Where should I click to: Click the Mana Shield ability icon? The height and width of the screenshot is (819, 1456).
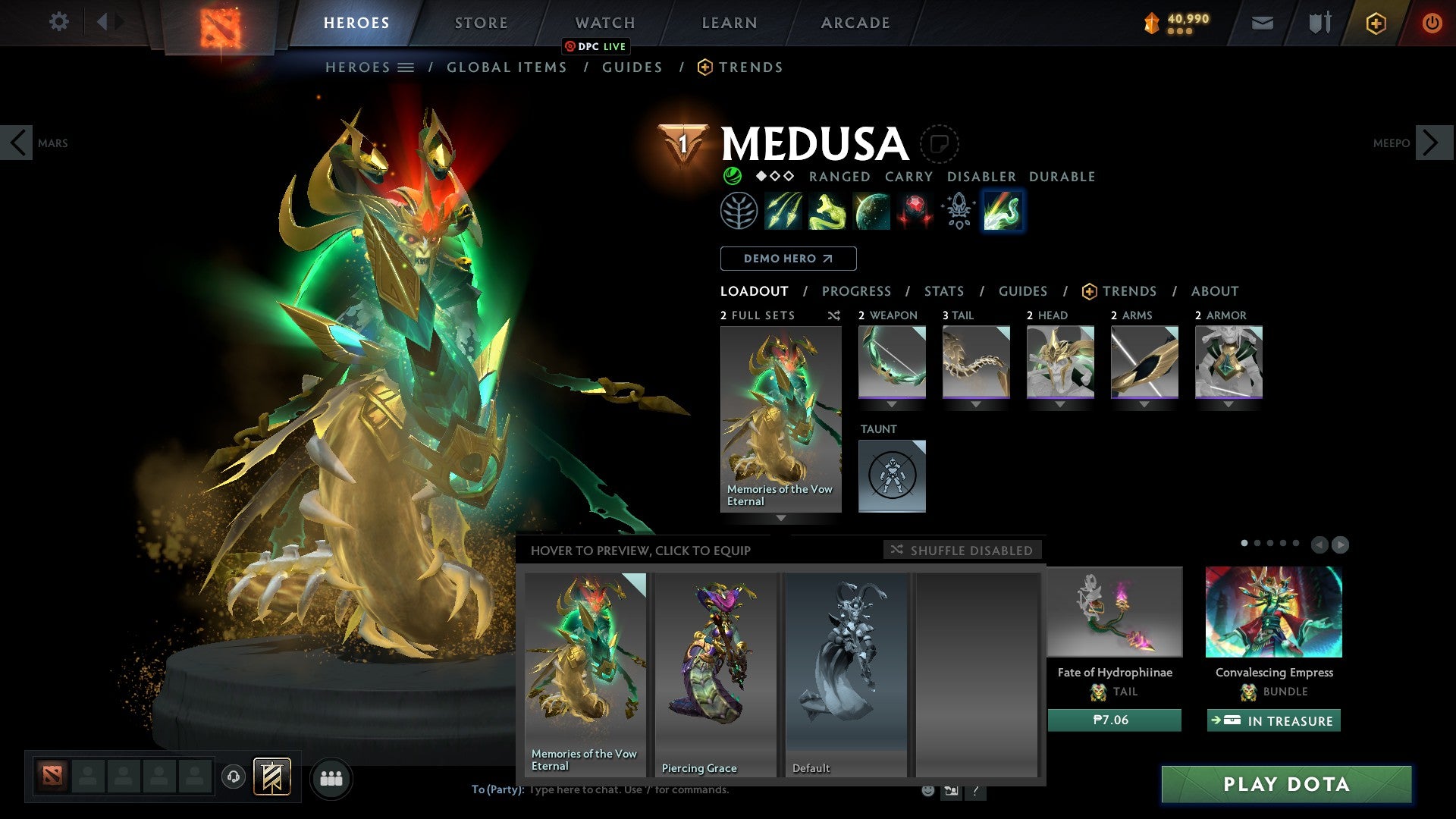coord(871,212)
